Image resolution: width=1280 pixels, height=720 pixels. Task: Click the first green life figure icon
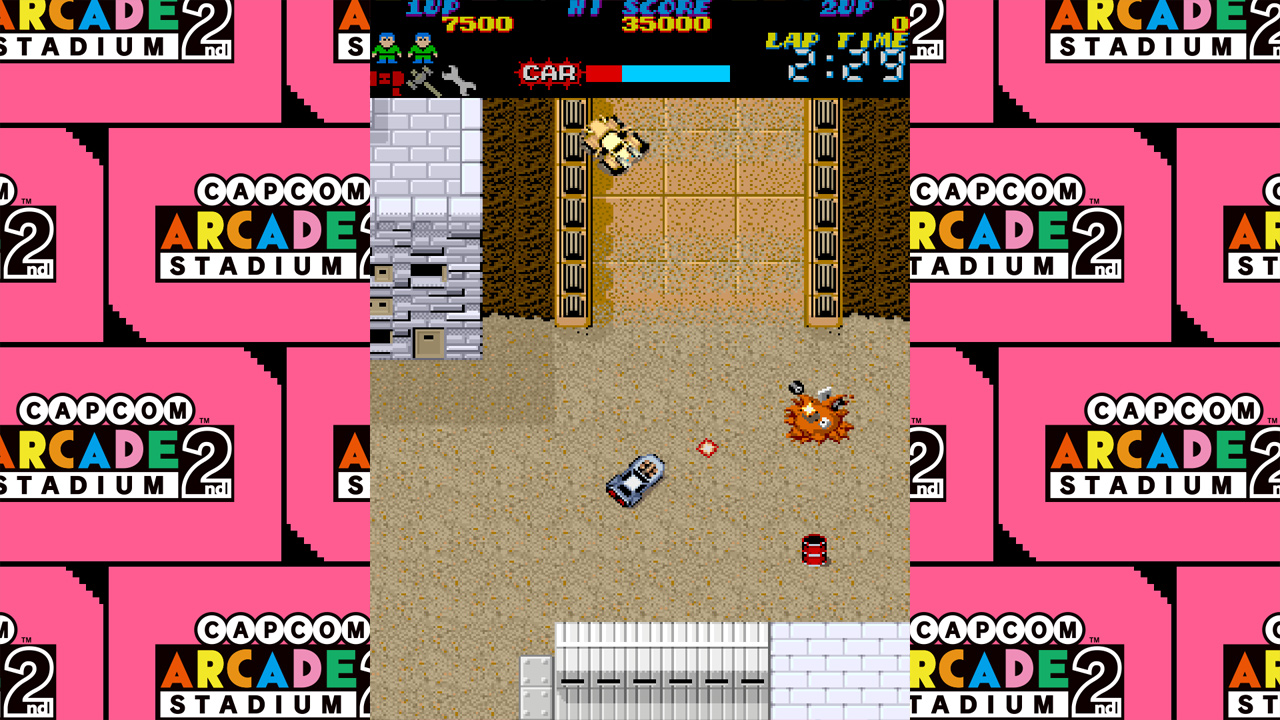click(389, 46)
